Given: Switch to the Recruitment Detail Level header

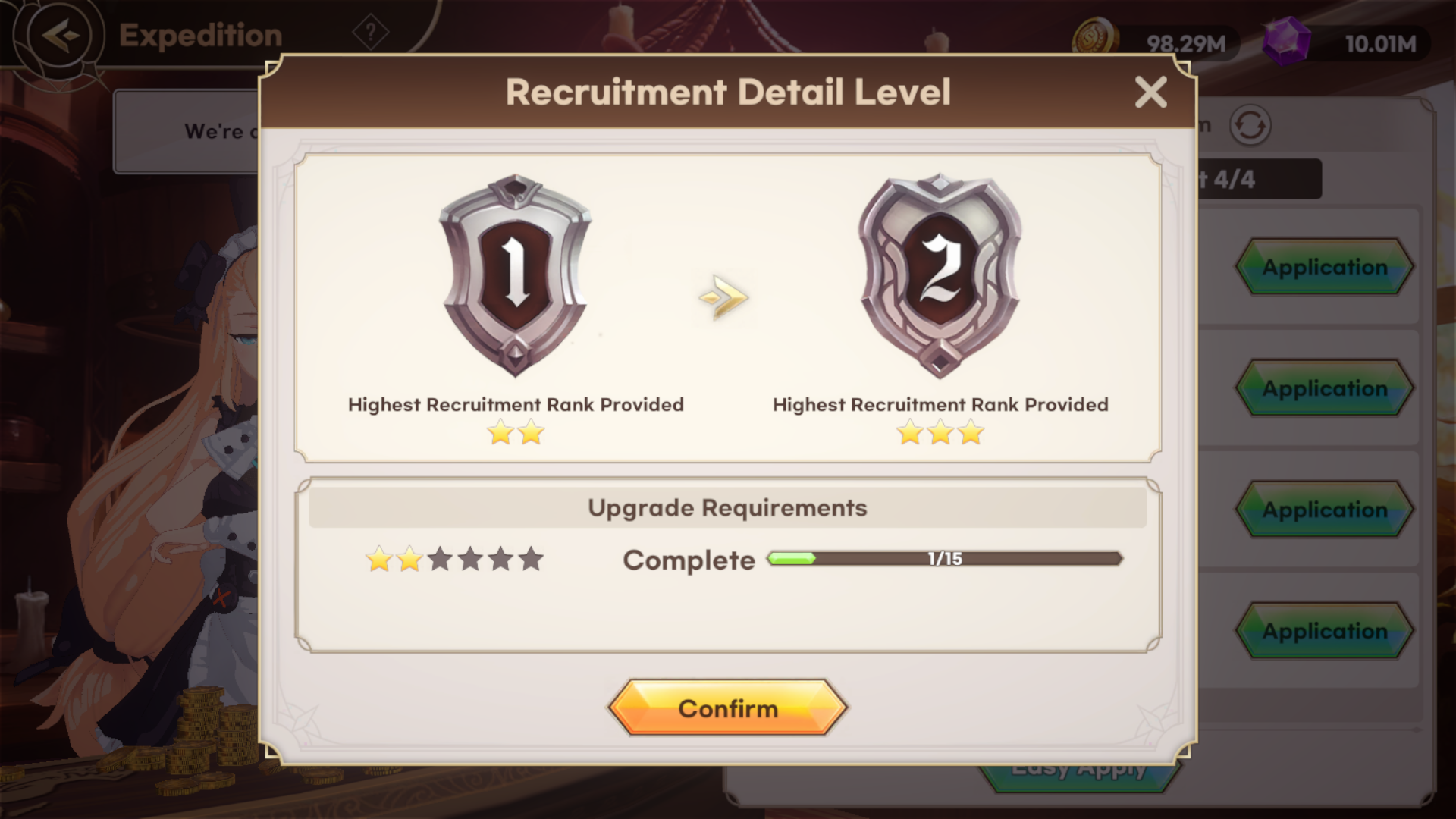Looking at the screenshot, I should pos(728,92).
